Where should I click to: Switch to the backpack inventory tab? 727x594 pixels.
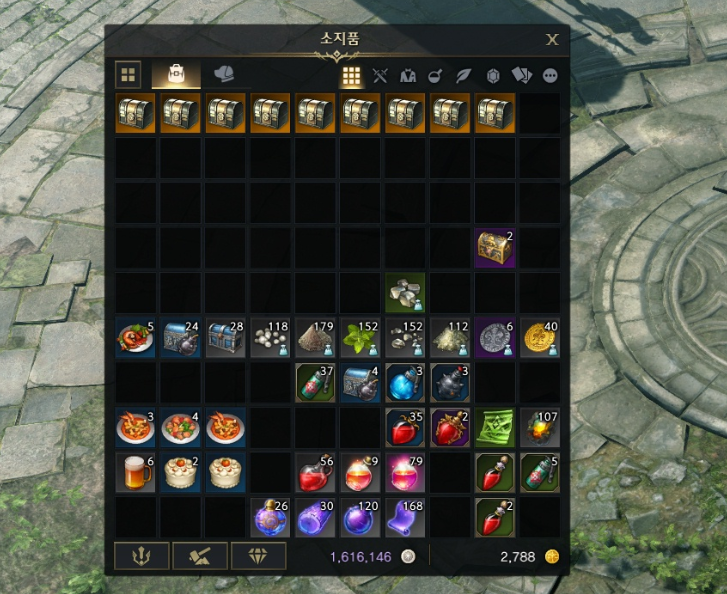(175, 75)
